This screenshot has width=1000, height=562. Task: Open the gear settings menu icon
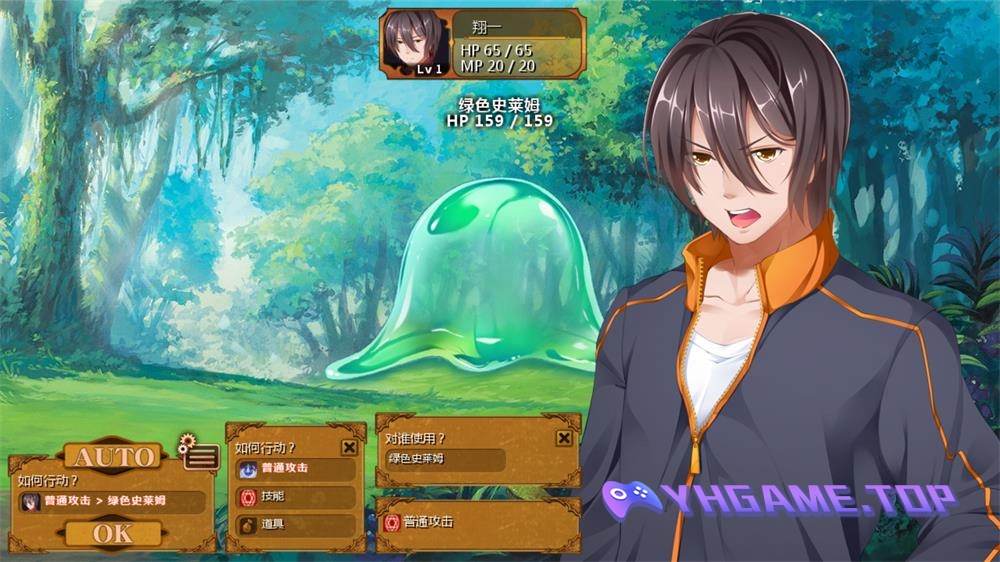tap(199, 455)
